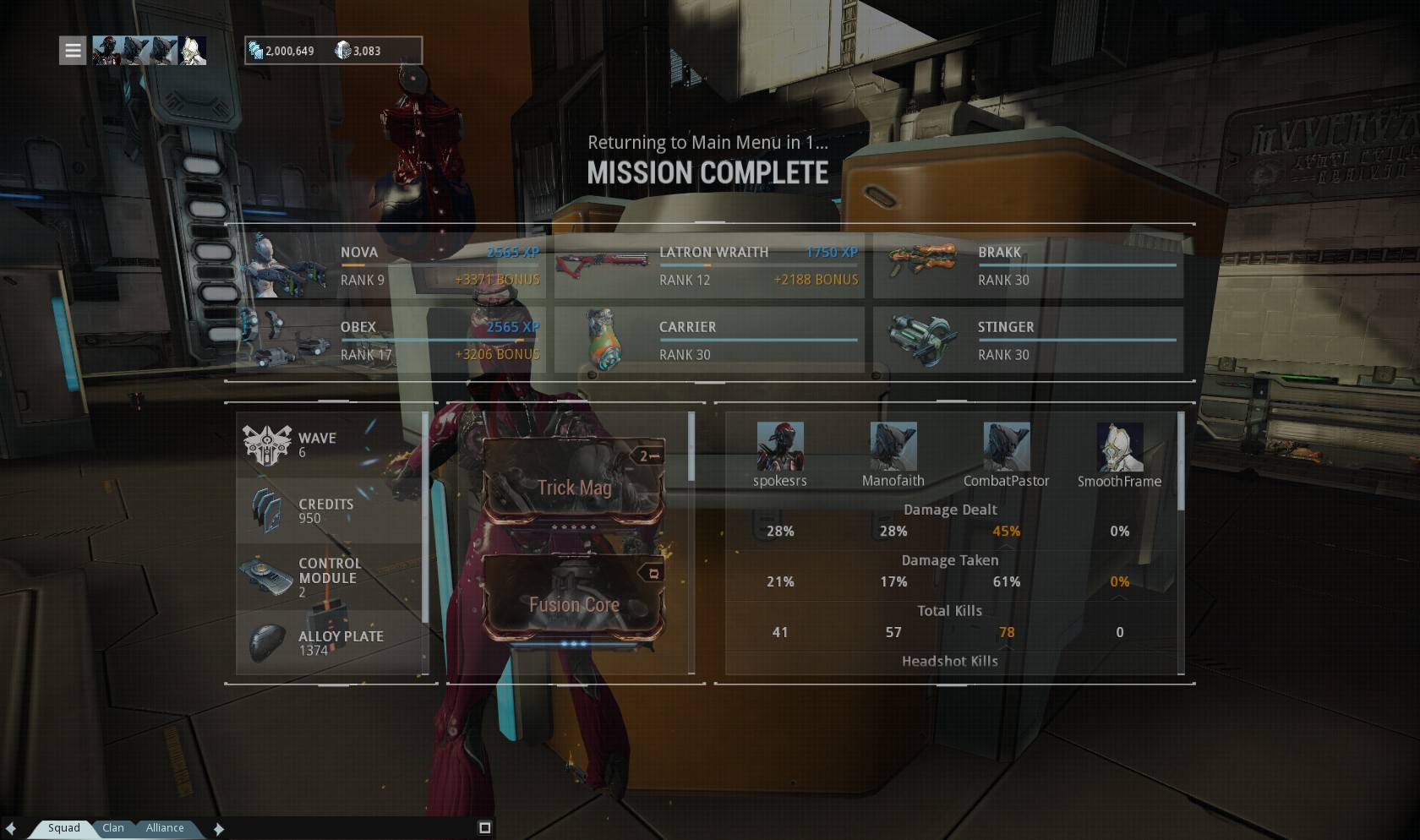Select the Stinger sentinel weapon entry
Screen dimensions: 1420x840
point(1028,341)
